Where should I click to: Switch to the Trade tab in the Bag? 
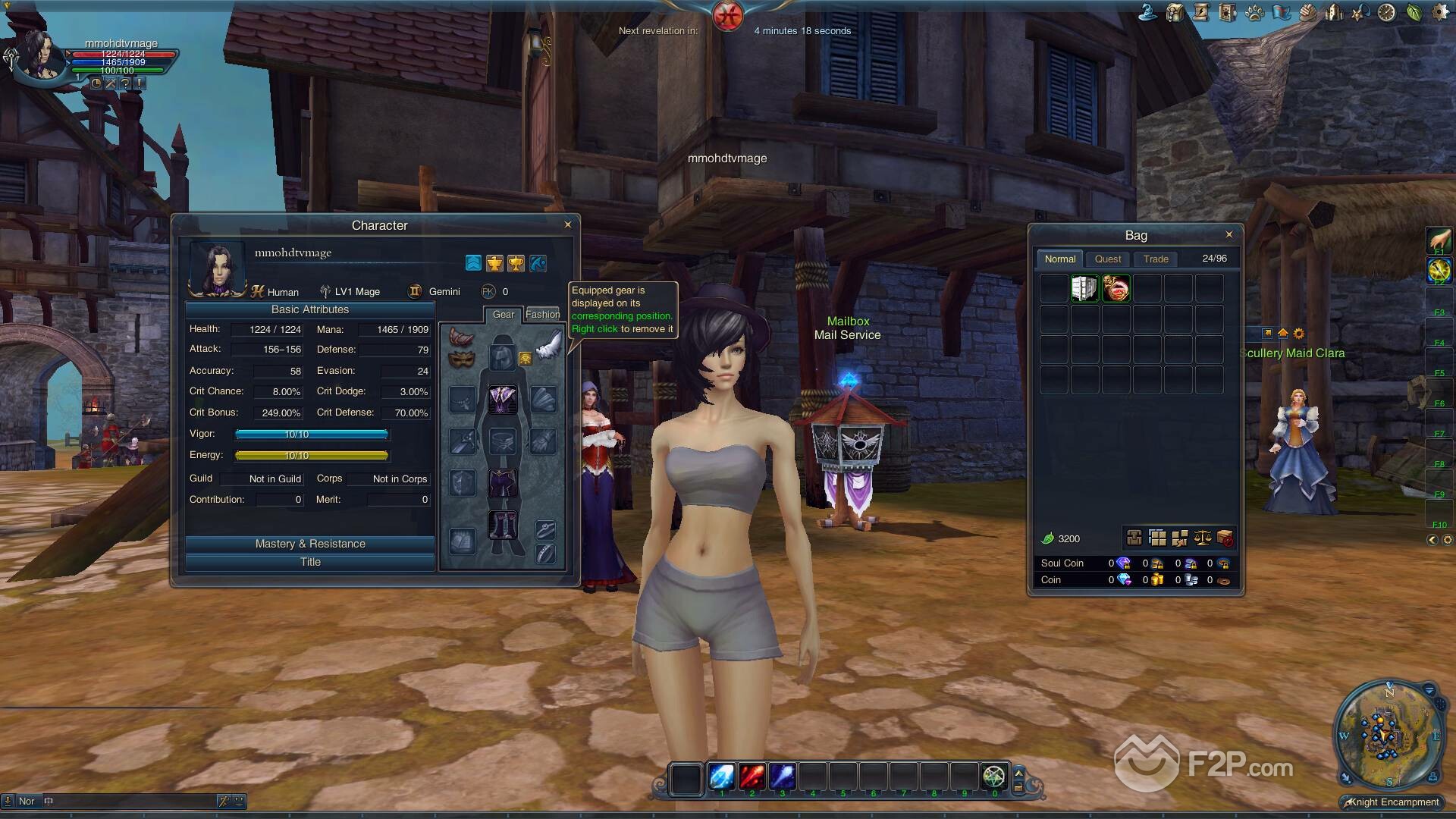pos(1156,259)
